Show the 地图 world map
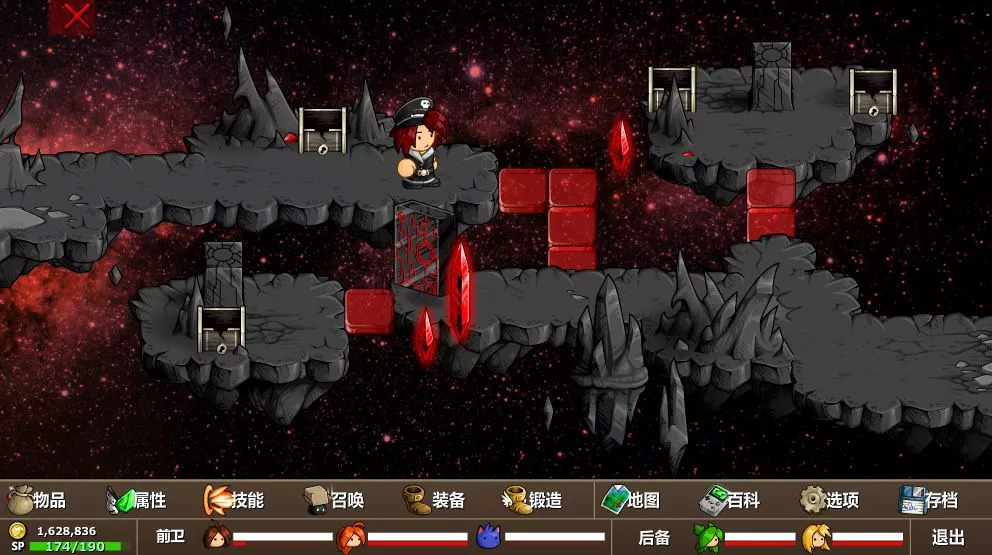This screenshot has width=992, height=555. tap(631, 500)
